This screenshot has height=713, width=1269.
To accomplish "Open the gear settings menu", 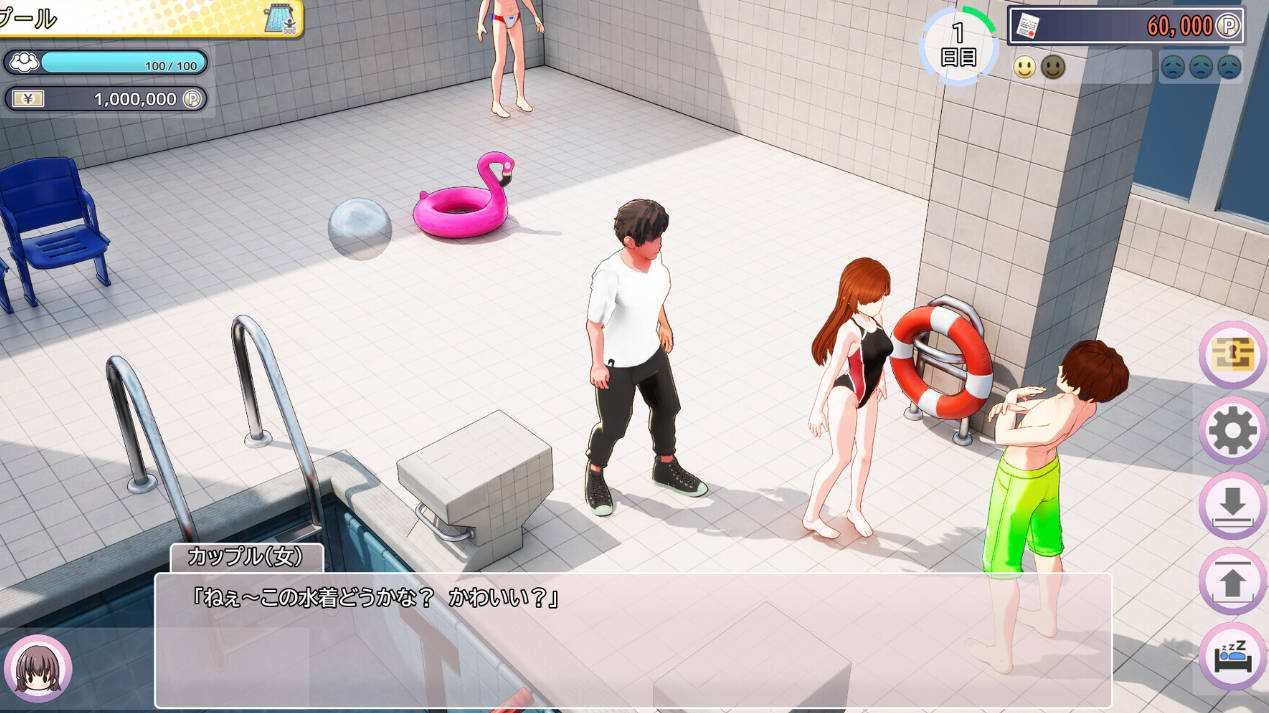I will pyautogui.click(x=1233, y=431).
